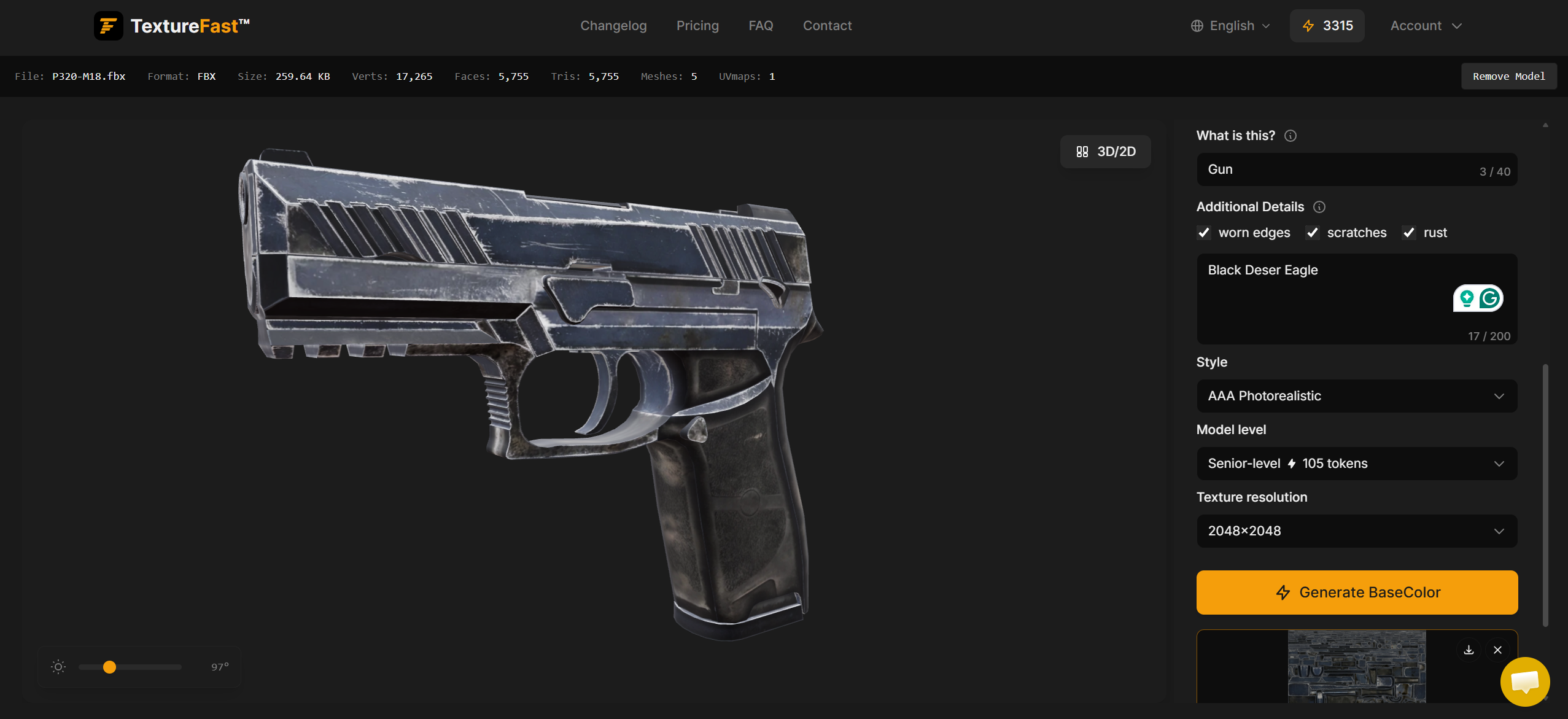Uncheck the worn edges option
Viewport: 1568px width, 719px height.
pyautogui.click(x=1204, y=233)
